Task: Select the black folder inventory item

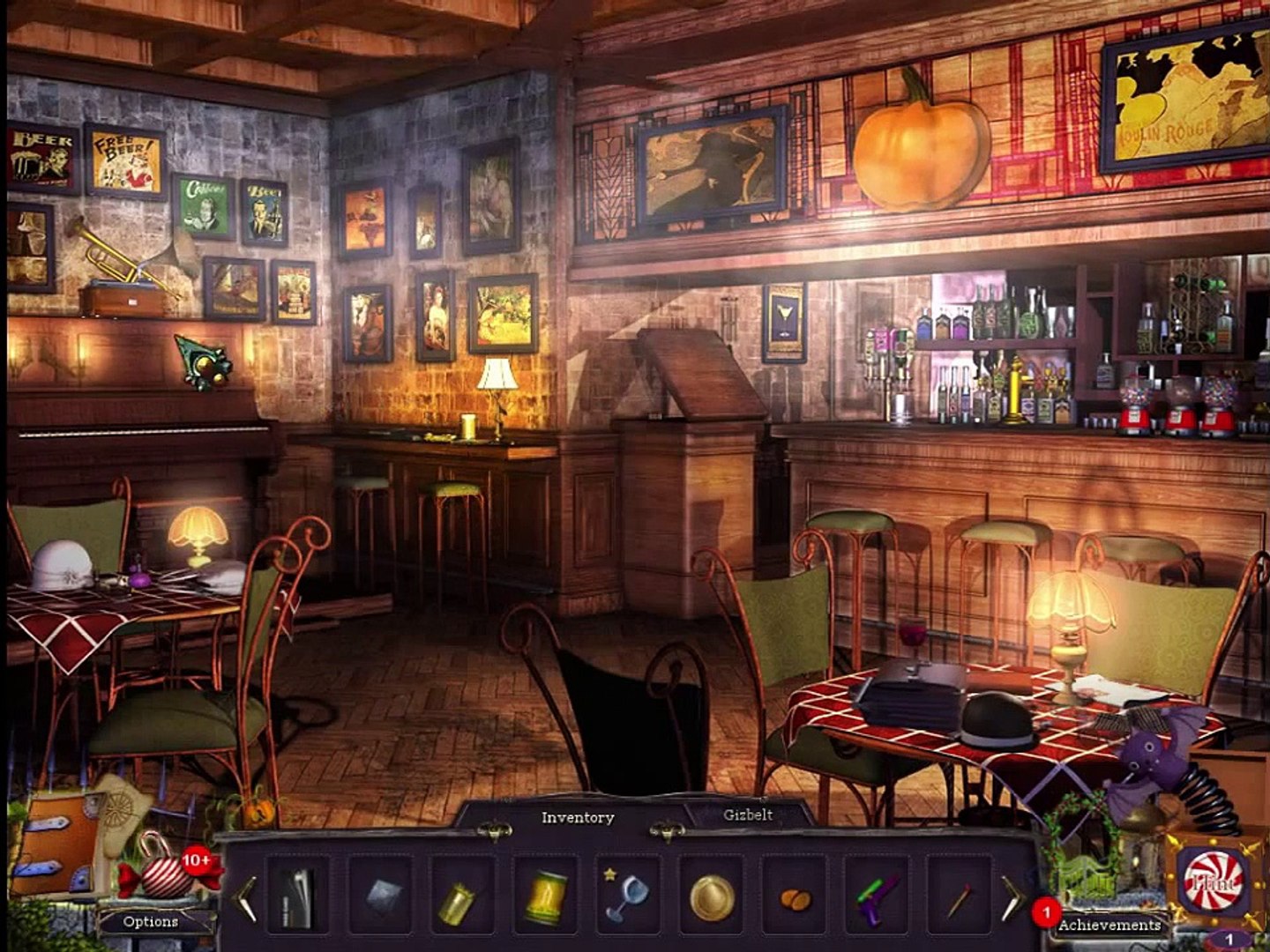Action: (x=297, y=896)
